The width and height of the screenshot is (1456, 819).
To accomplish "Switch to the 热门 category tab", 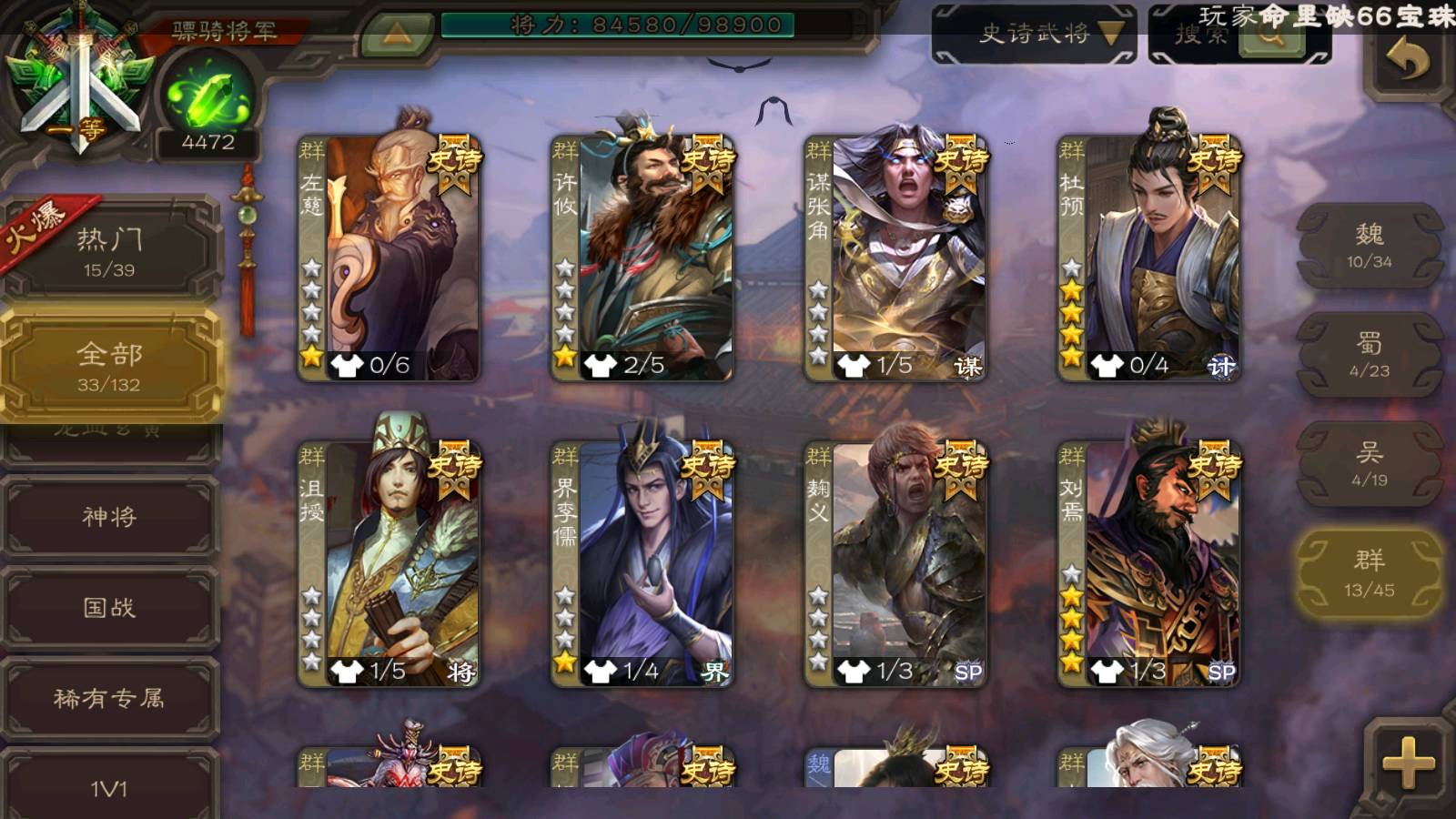I will click(x=109, y=251).
